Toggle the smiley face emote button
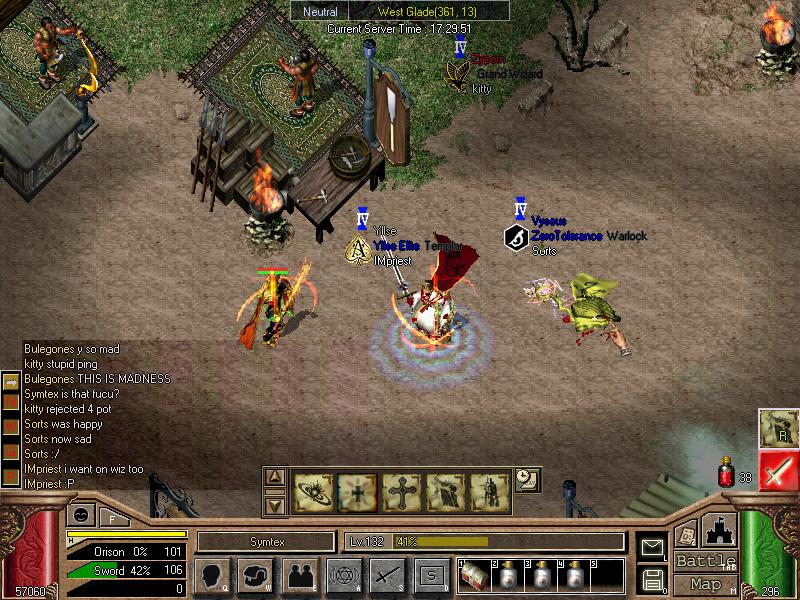Viewport: 800px width, 600px height. point(80,514)
